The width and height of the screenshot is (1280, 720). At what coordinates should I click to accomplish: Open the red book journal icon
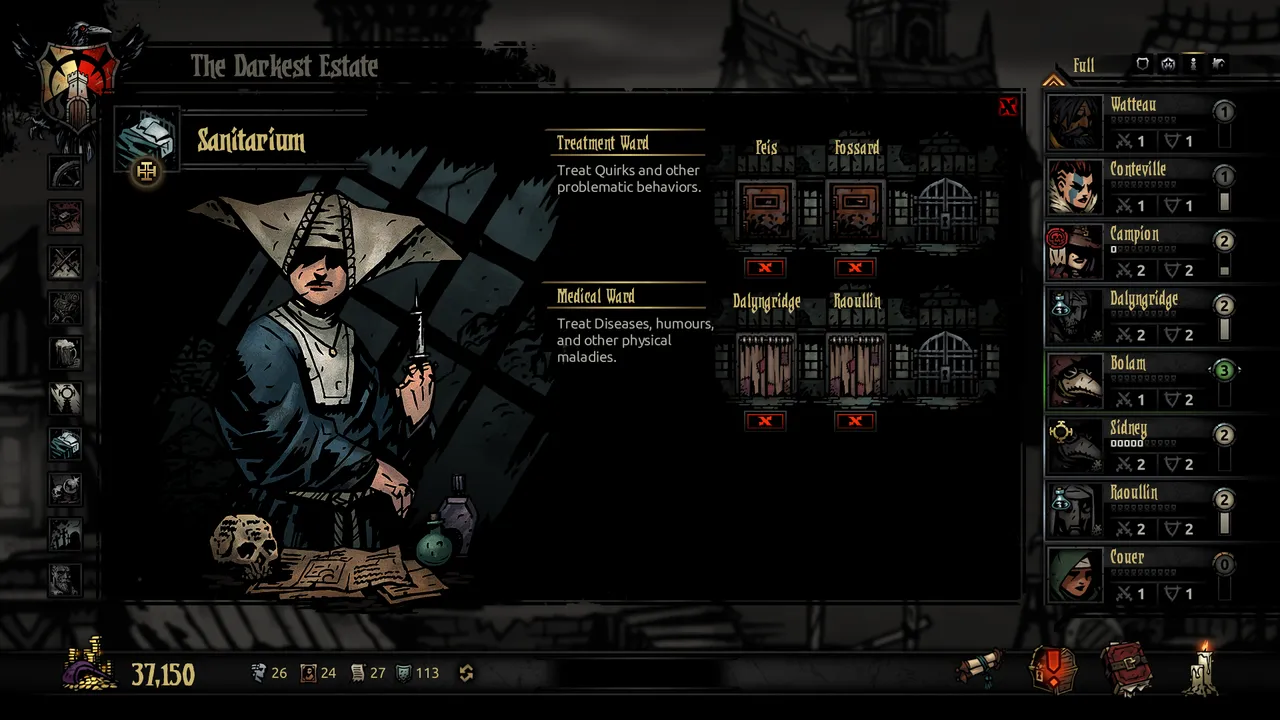pyautogui.click(x=1126, y=669)
